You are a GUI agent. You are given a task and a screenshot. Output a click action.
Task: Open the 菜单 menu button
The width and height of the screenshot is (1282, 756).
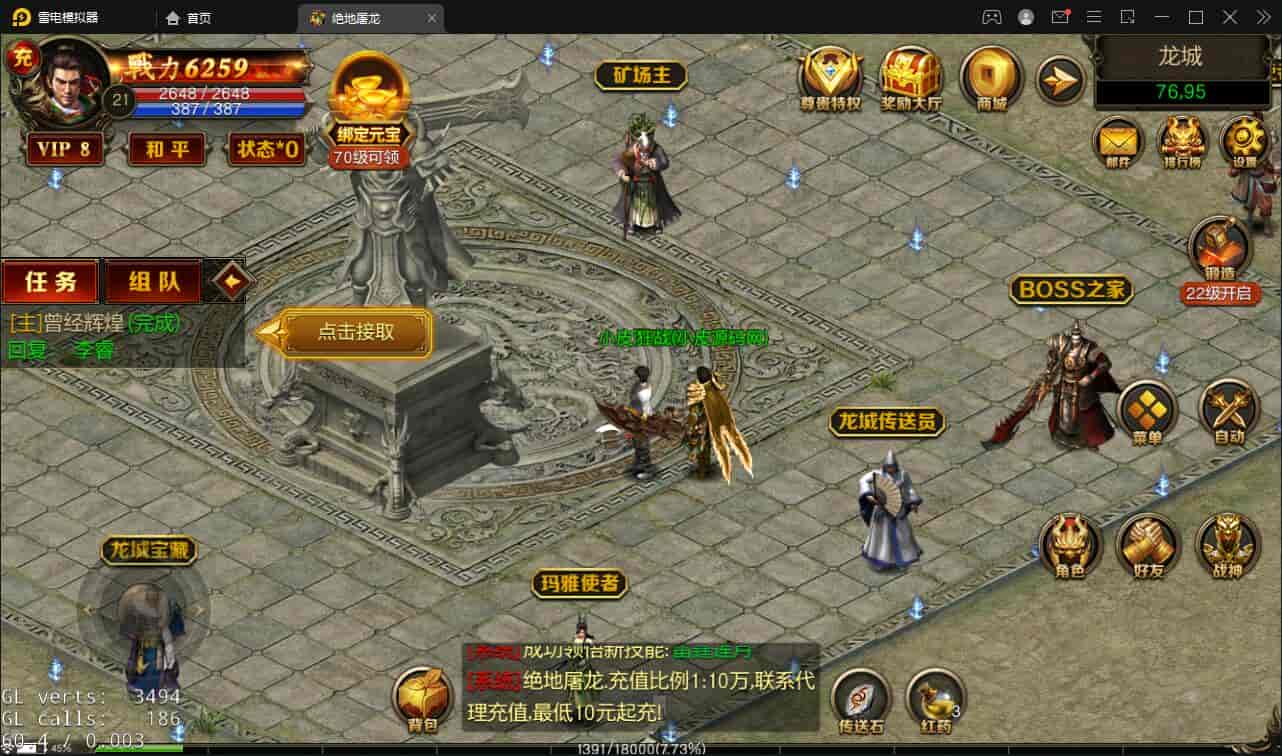click(x=1147, y=412)
